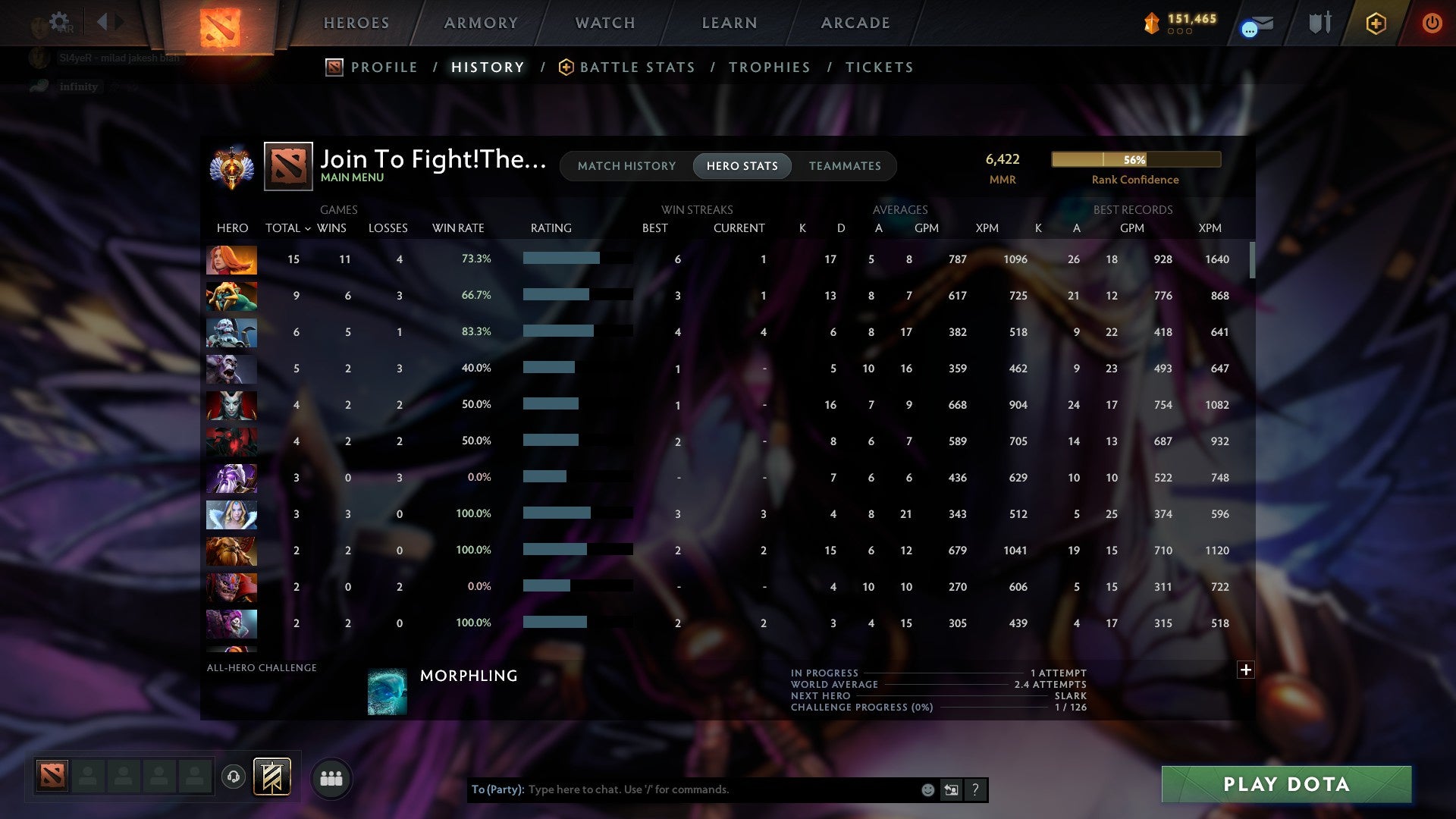Open the armory shield and sword icon

[x=1319, y=24]
